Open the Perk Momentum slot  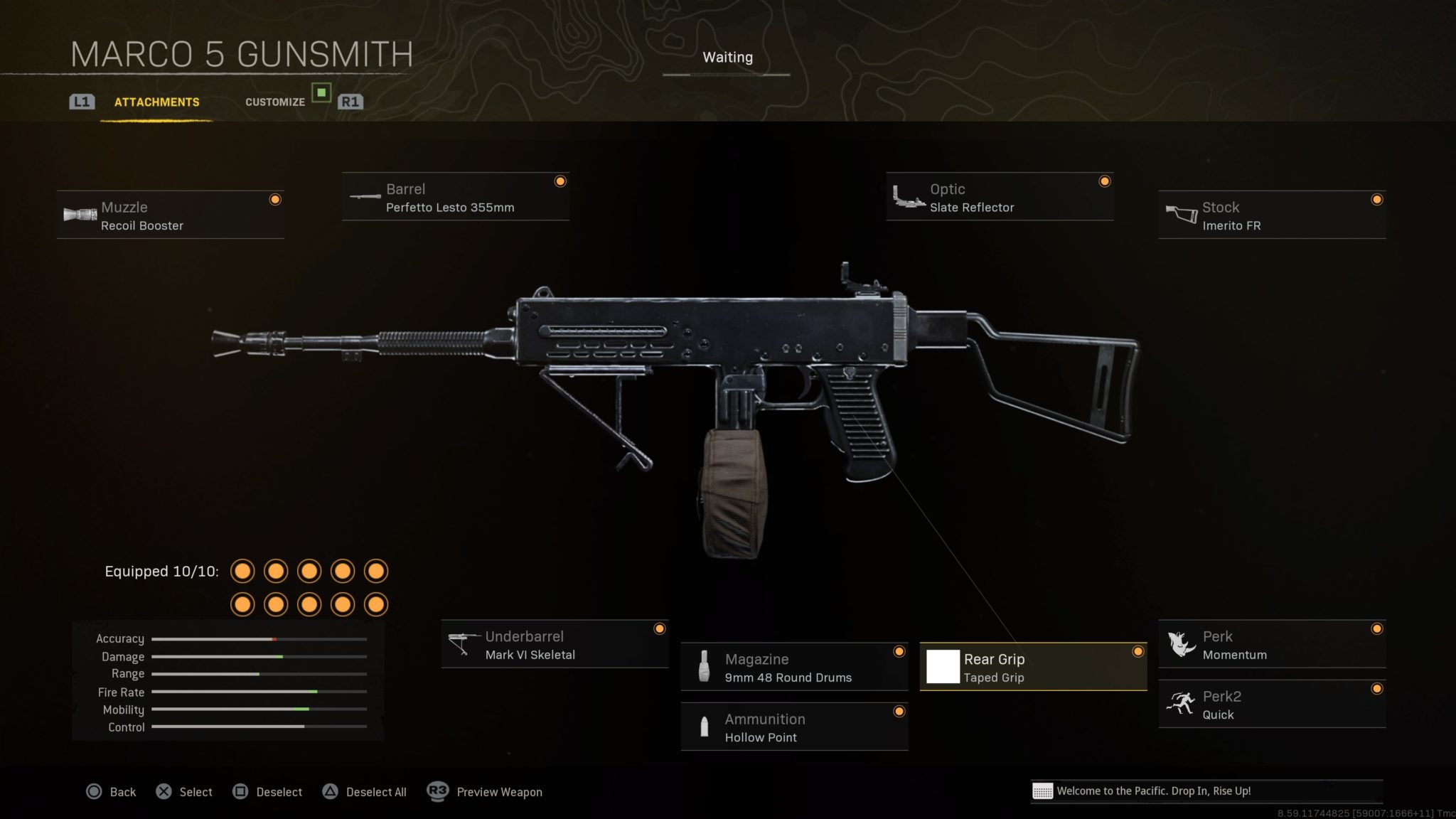point(1272,645)
